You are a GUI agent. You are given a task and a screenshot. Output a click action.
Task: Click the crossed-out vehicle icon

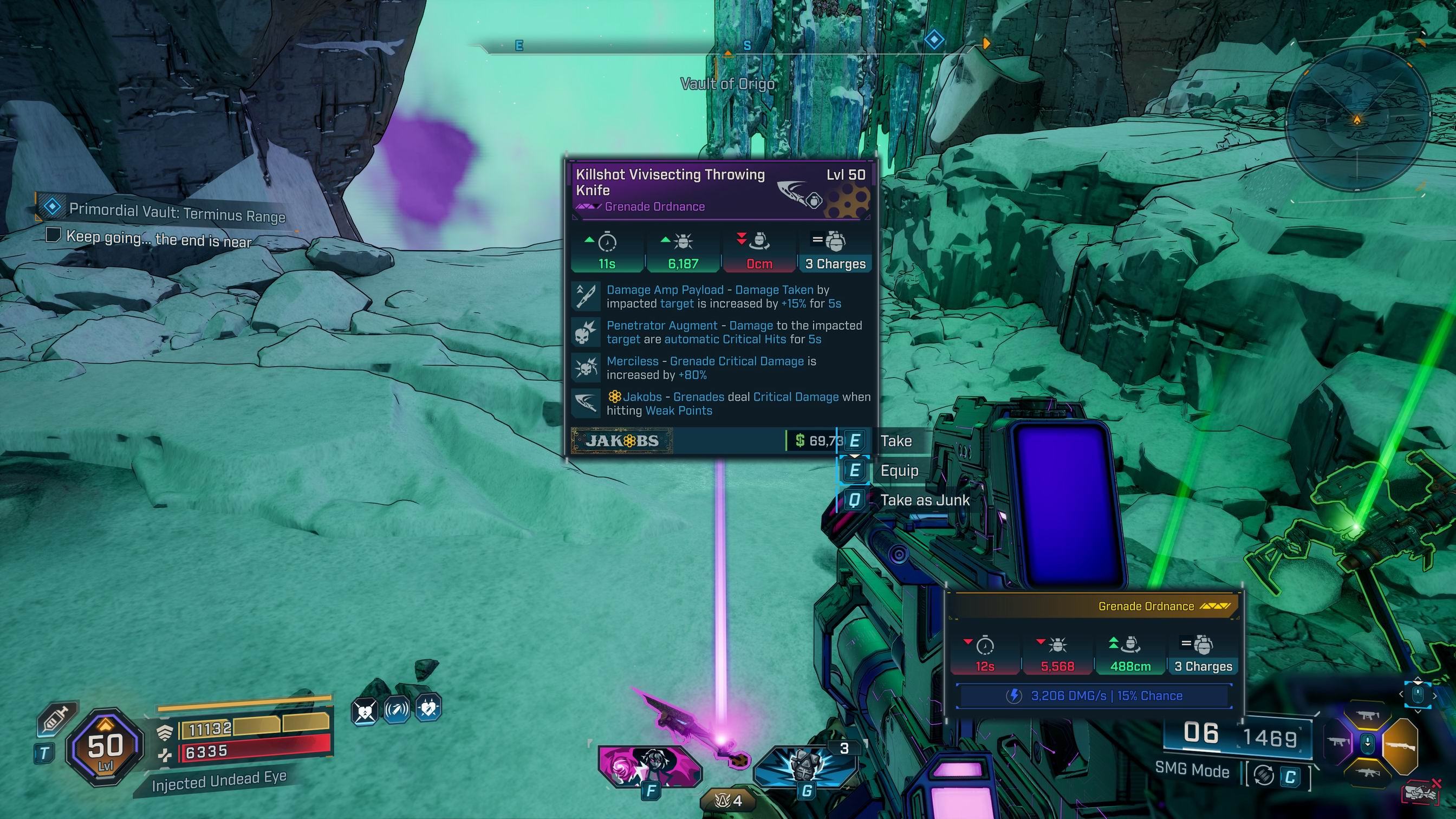click(x=1420, y=792)
